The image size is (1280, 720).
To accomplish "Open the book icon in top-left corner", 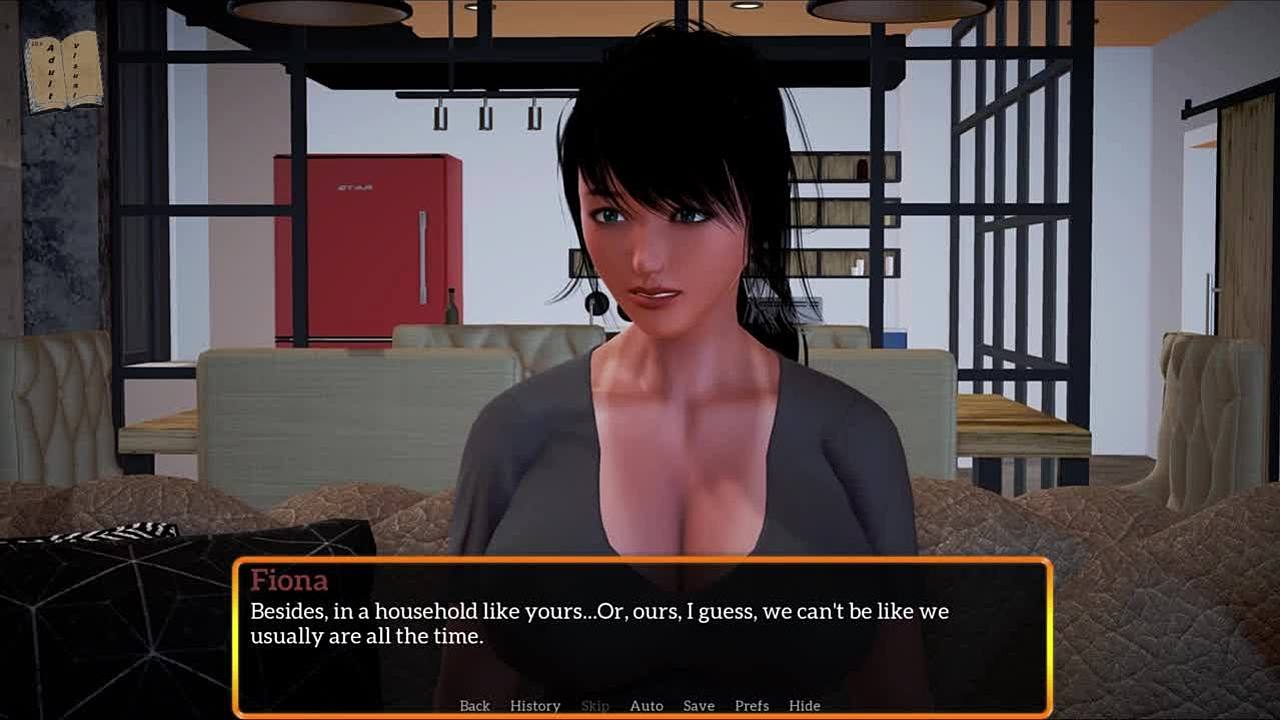I will pos(63,70).
